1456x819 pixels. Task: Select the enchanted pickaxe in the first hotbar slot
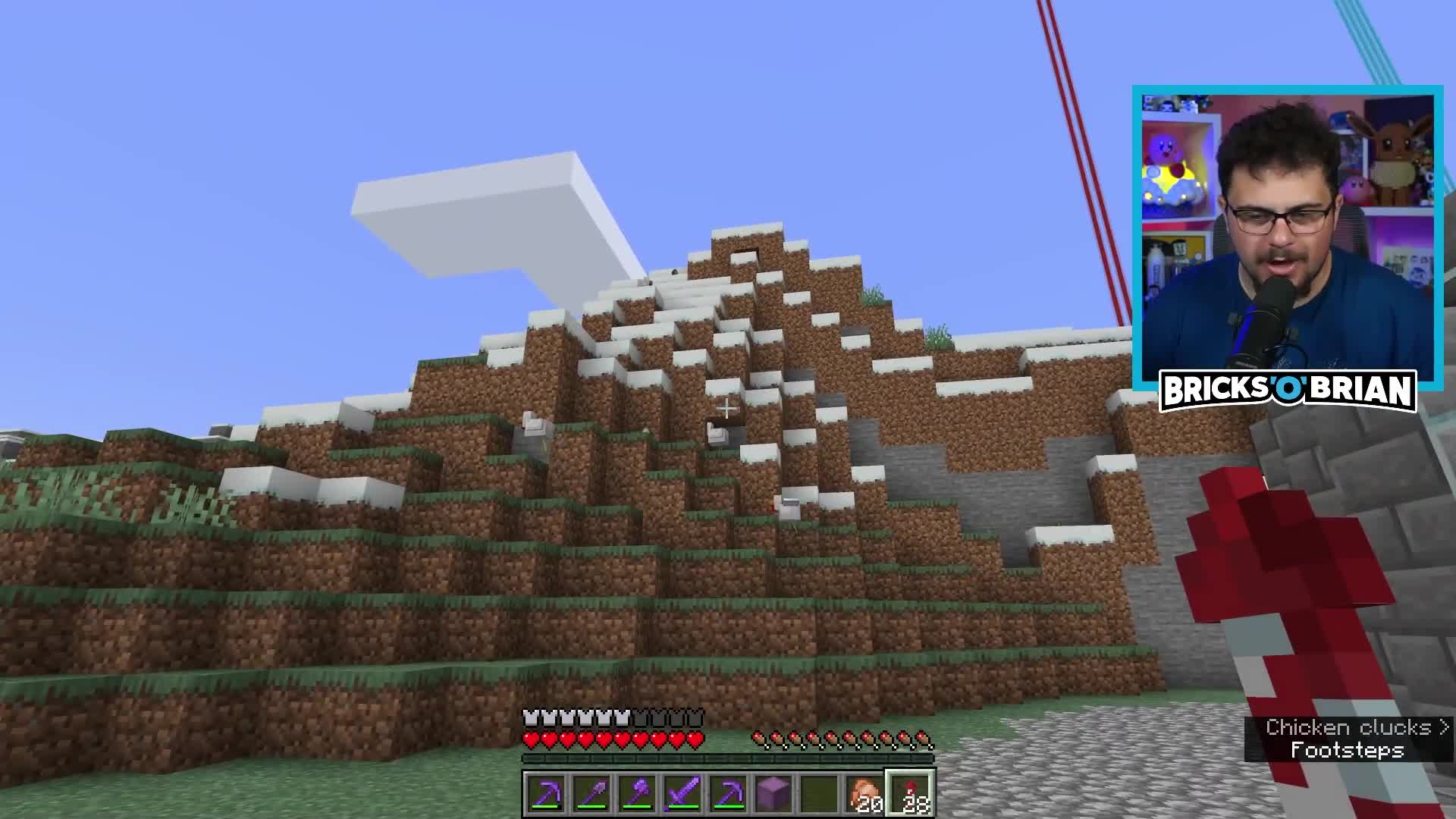tap(545, 792)
